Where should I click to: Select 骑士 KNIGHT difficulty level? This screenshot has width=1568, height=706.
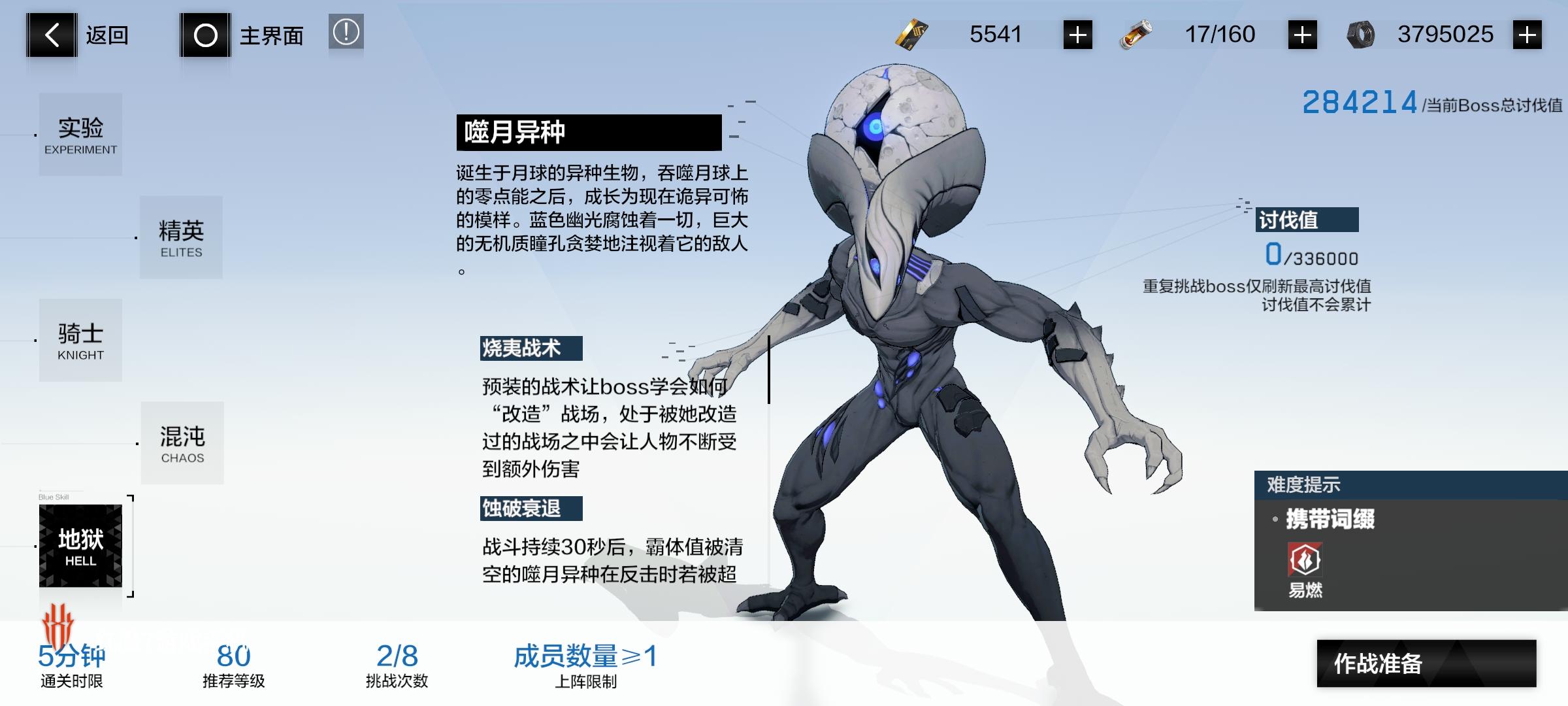[x=80, y=340]
